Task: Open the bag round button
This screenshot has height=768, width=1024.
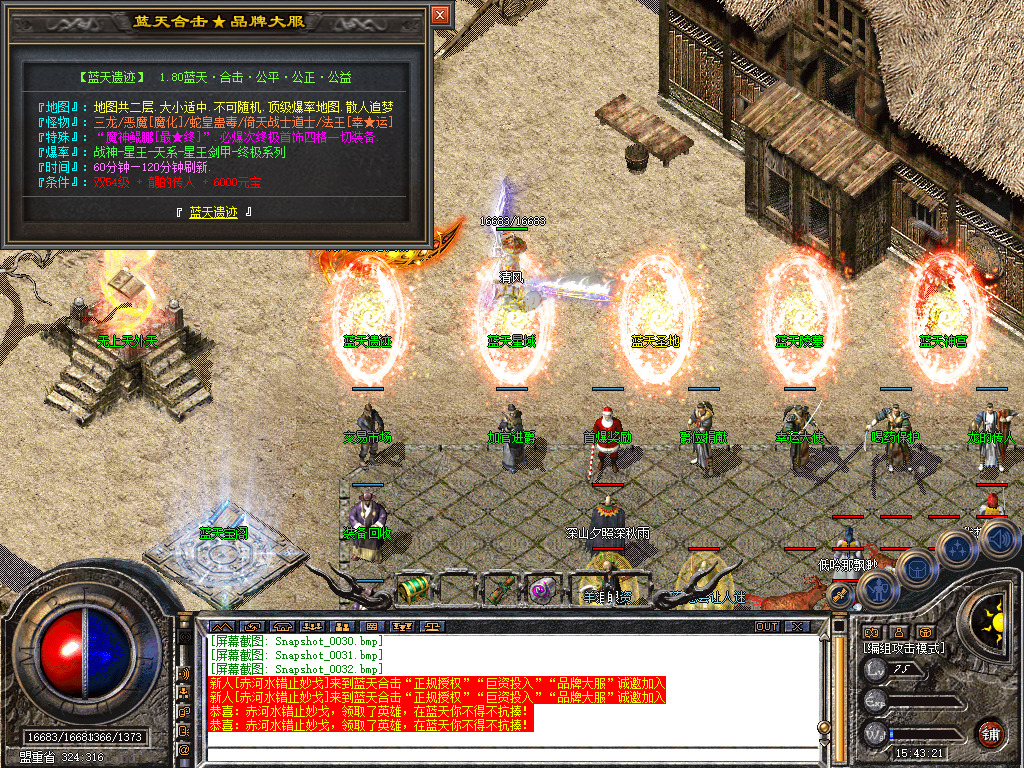Action: tap(914, 568)
